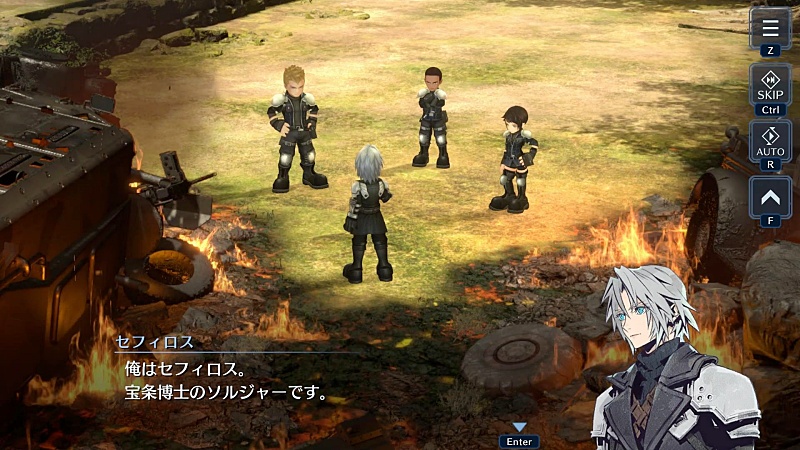Advance dialogue with the blue down arrow
The image size is (800, 450).
coord(519,428)
